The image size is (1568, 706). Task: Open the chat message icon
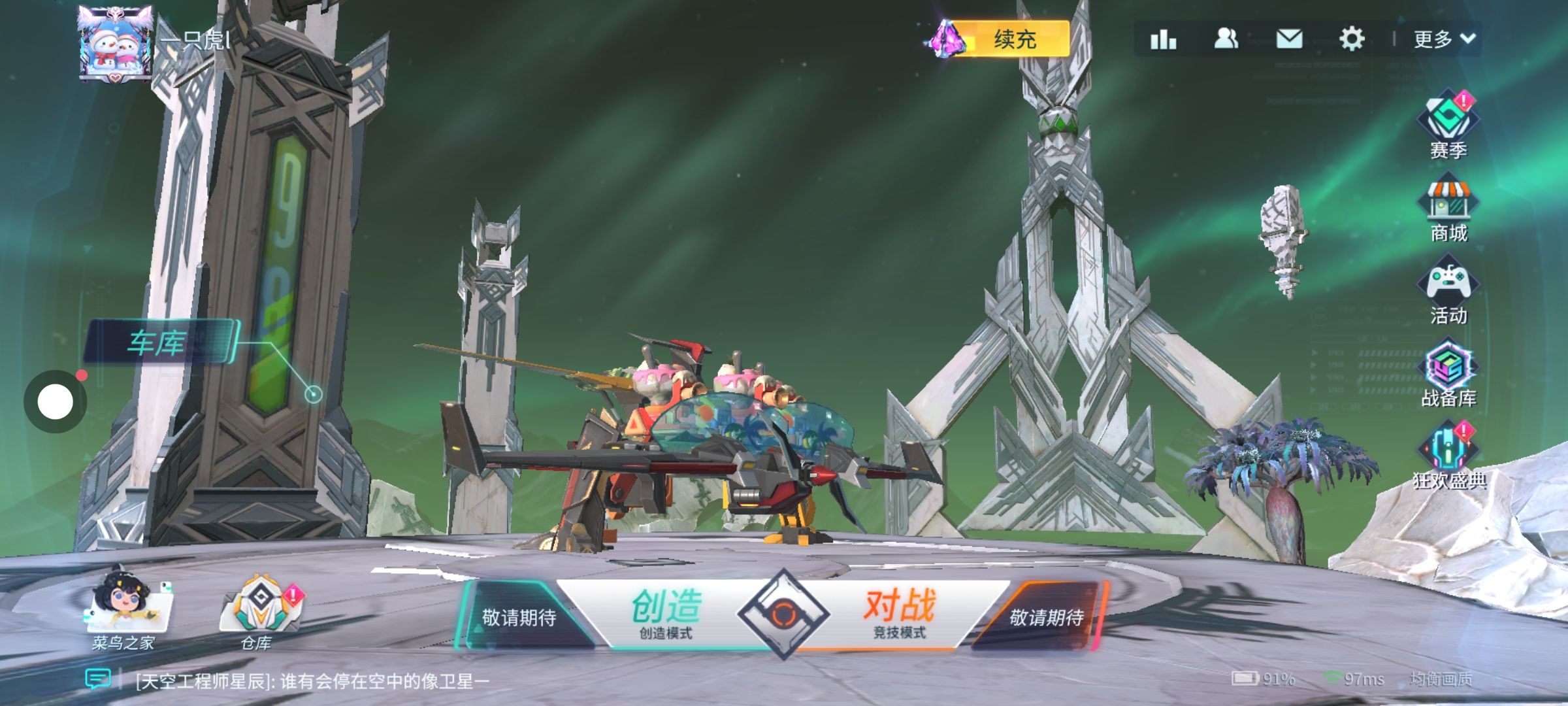[98, 679]
